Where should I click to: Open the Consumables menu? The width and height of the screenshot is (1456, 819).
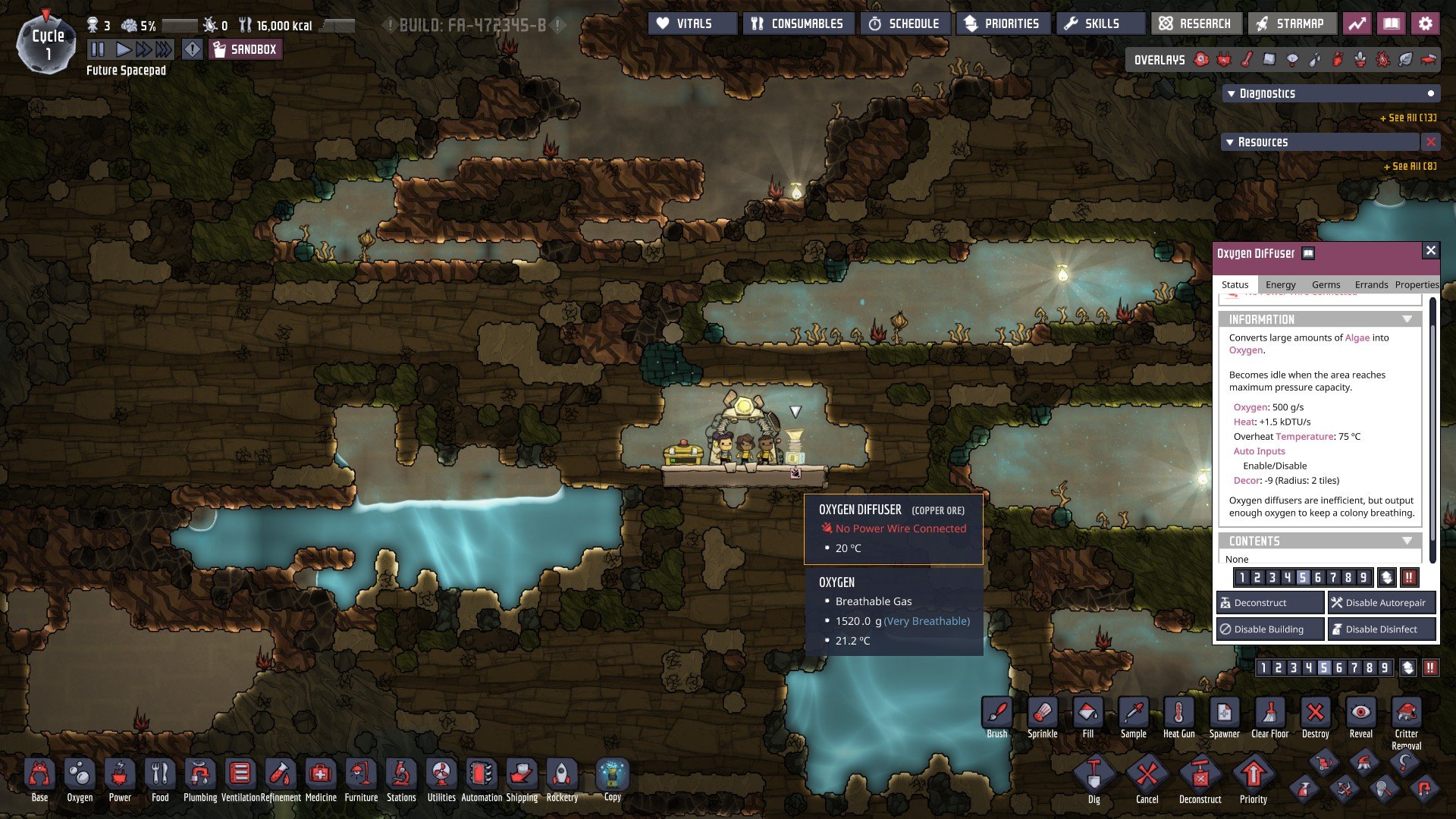click(798, 24)
